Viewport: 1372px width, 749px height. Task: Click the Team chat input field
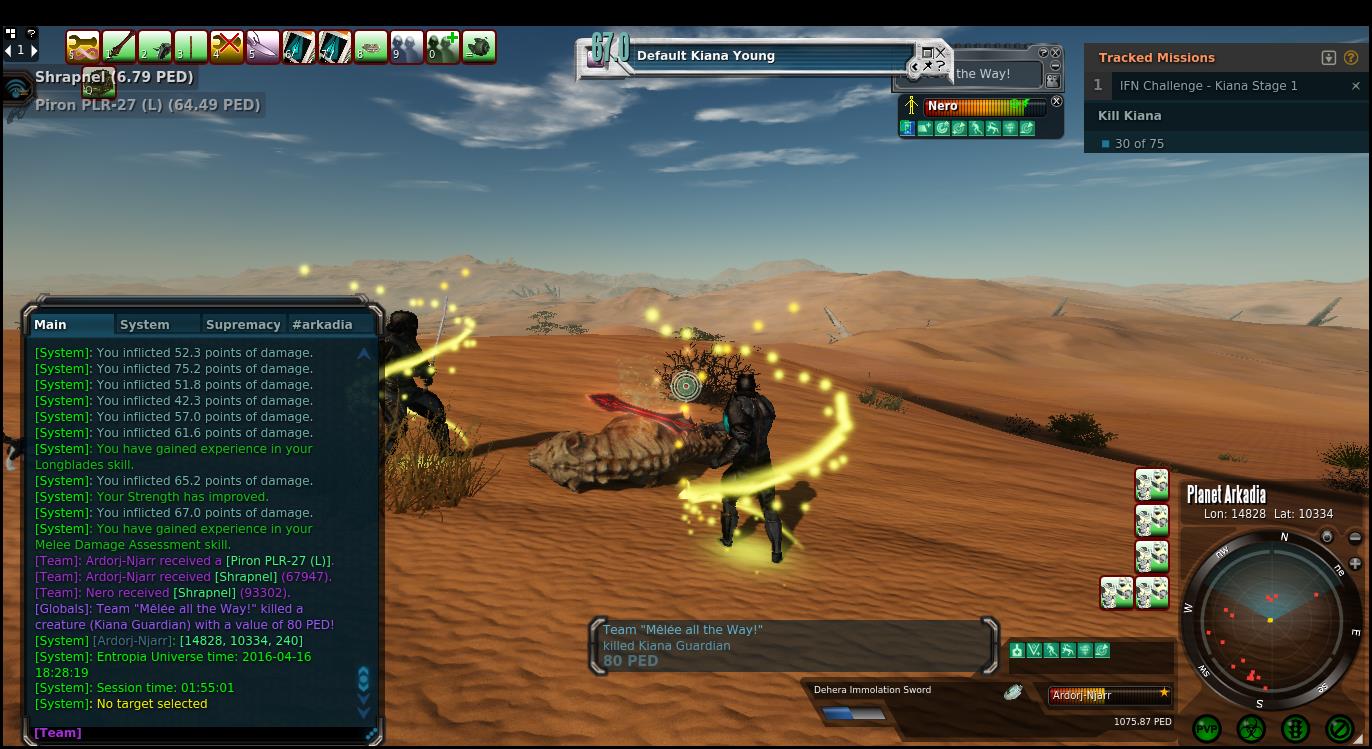pyautogui.click(x=200, y=733)
